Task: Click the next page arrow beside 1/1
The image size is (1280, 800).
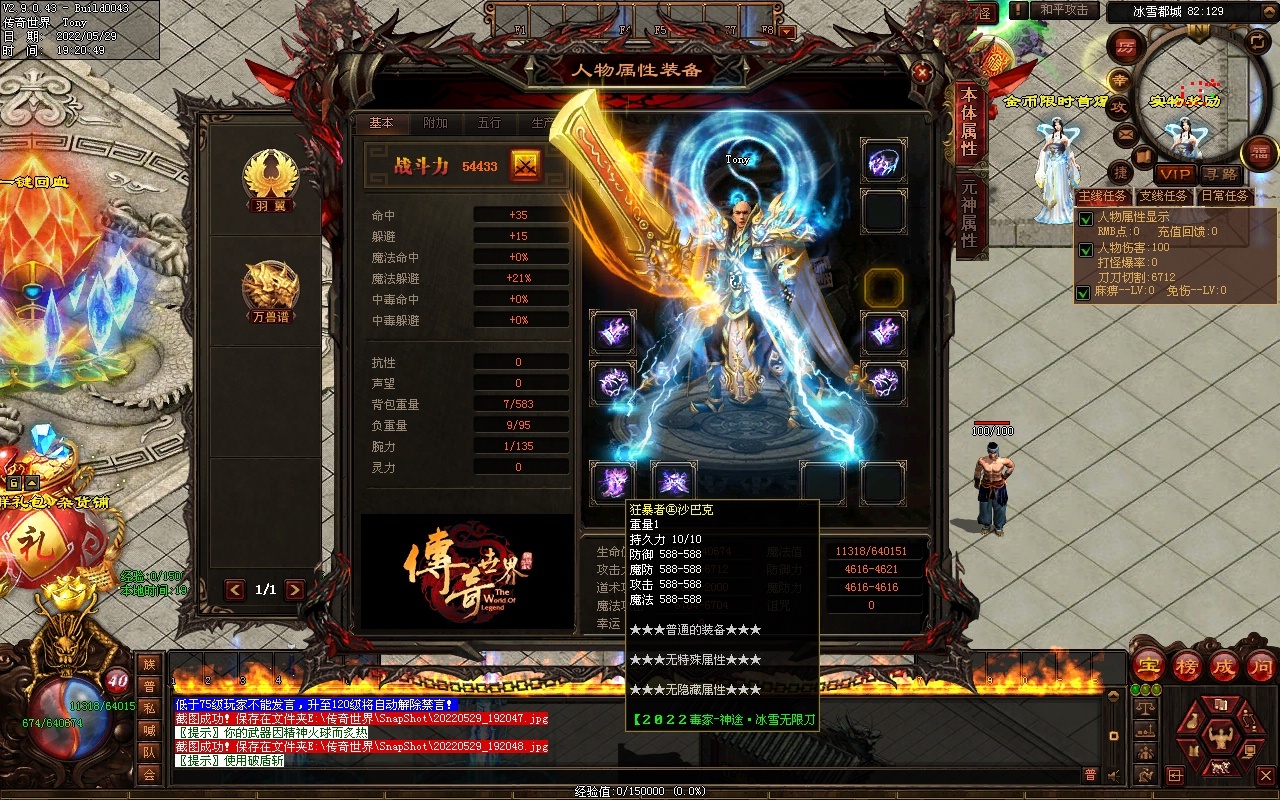Action: 295,590
